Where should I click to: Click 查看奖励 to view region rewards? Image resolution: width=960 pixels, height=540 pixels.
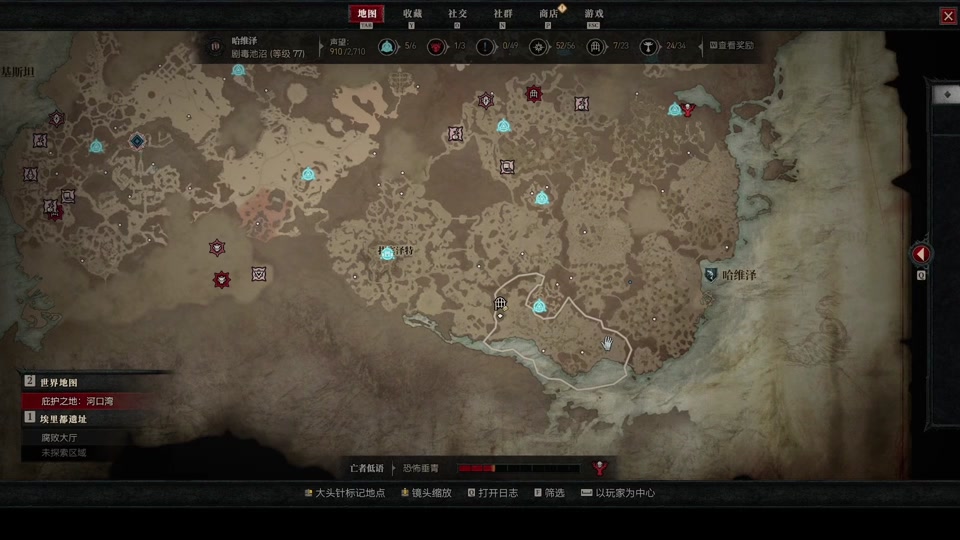click(x=732, y=46)
